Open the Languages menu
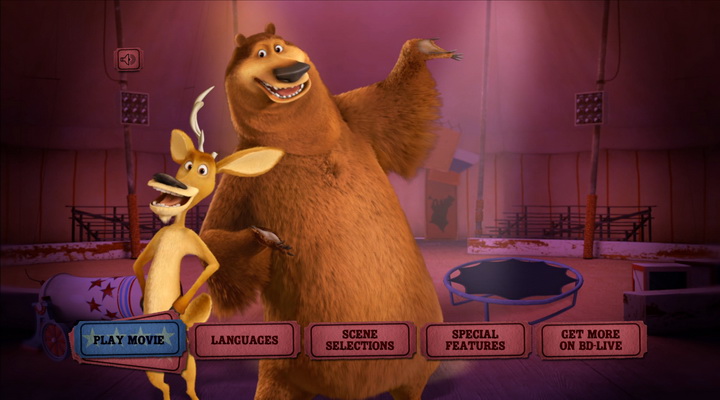This screenshot has height=400, width=720. pos(245,340)
